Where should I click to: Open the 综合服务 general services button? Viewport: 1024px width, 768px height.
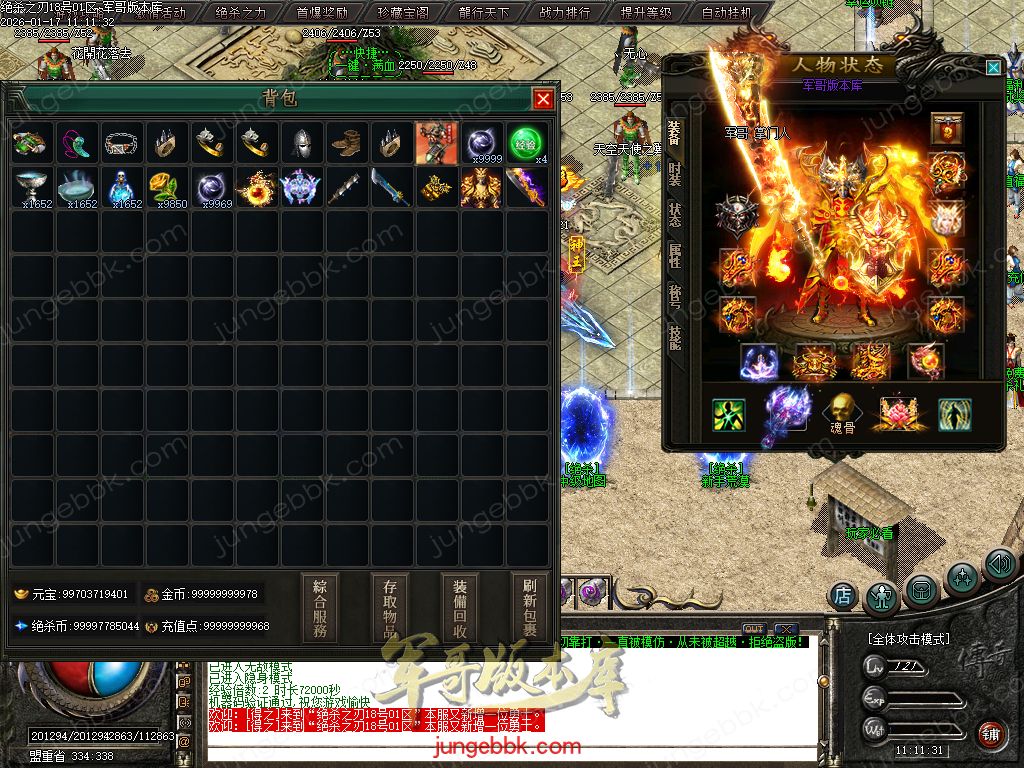[320, 607]
